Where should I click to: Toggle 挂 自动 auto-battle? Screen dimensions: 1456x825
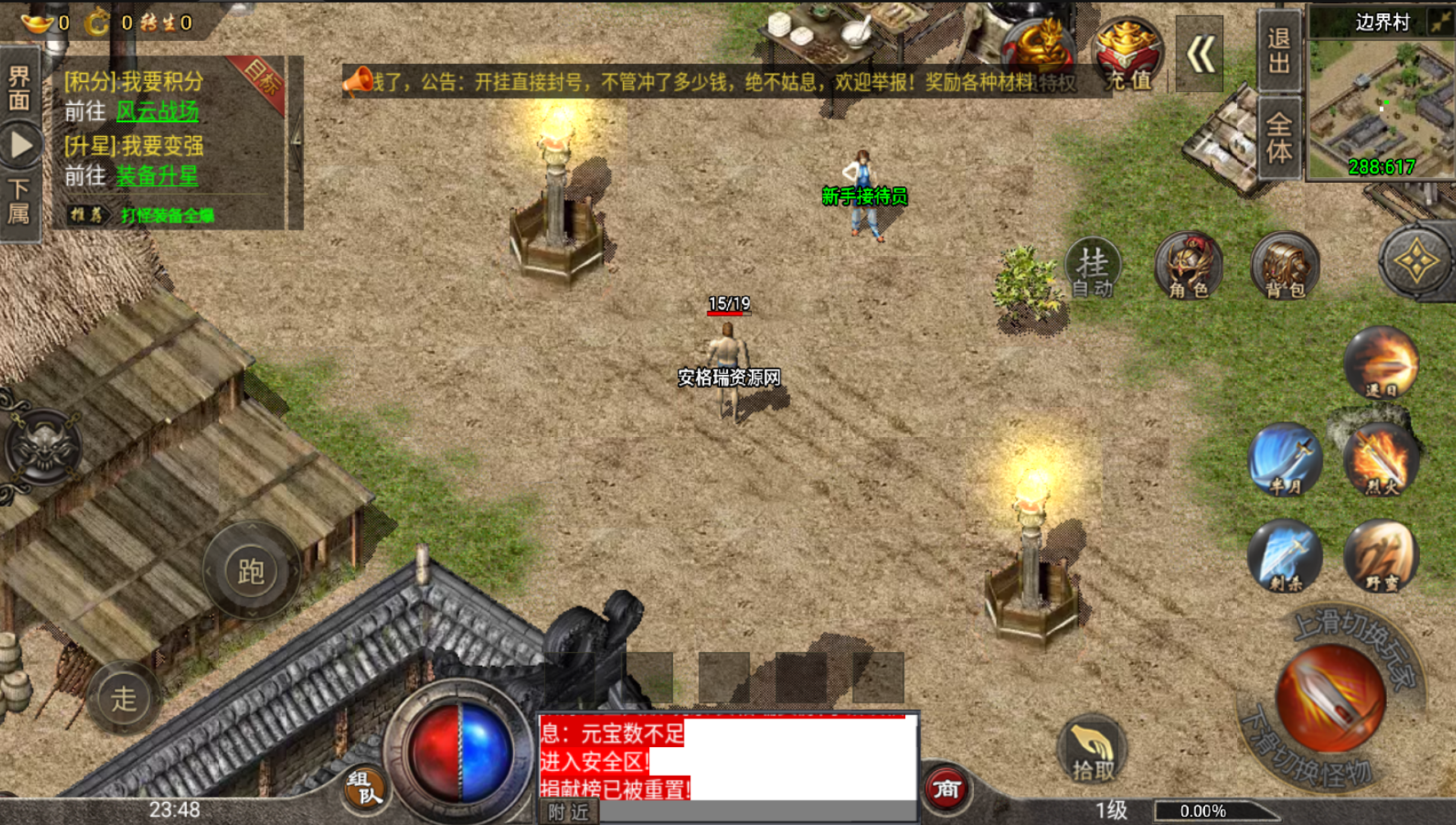coord(1093,267)
